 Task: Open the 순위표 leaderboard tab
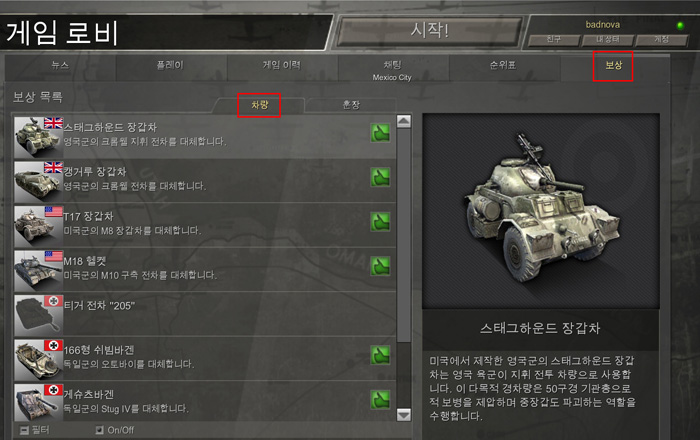[x=503, y=65]
